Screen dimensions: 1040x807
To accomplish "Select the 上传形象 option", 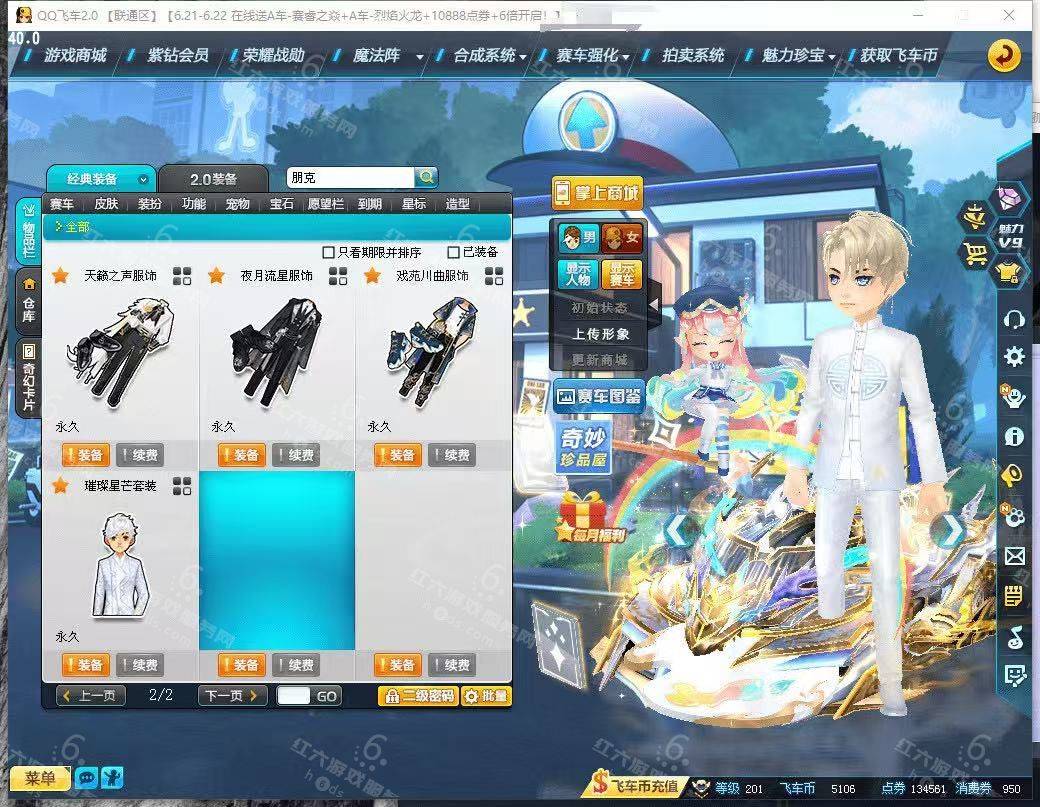I will tap(600, 334).
